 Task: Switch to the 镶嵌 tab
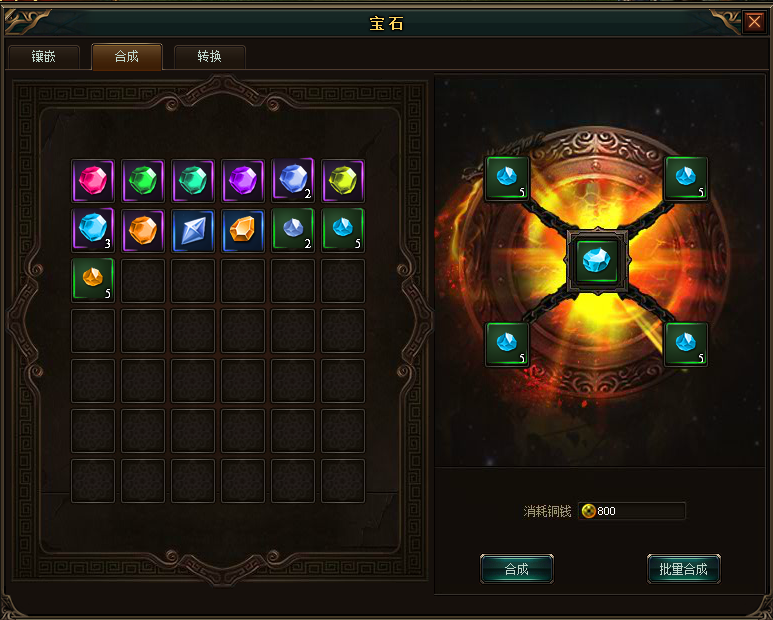point(43,57)
